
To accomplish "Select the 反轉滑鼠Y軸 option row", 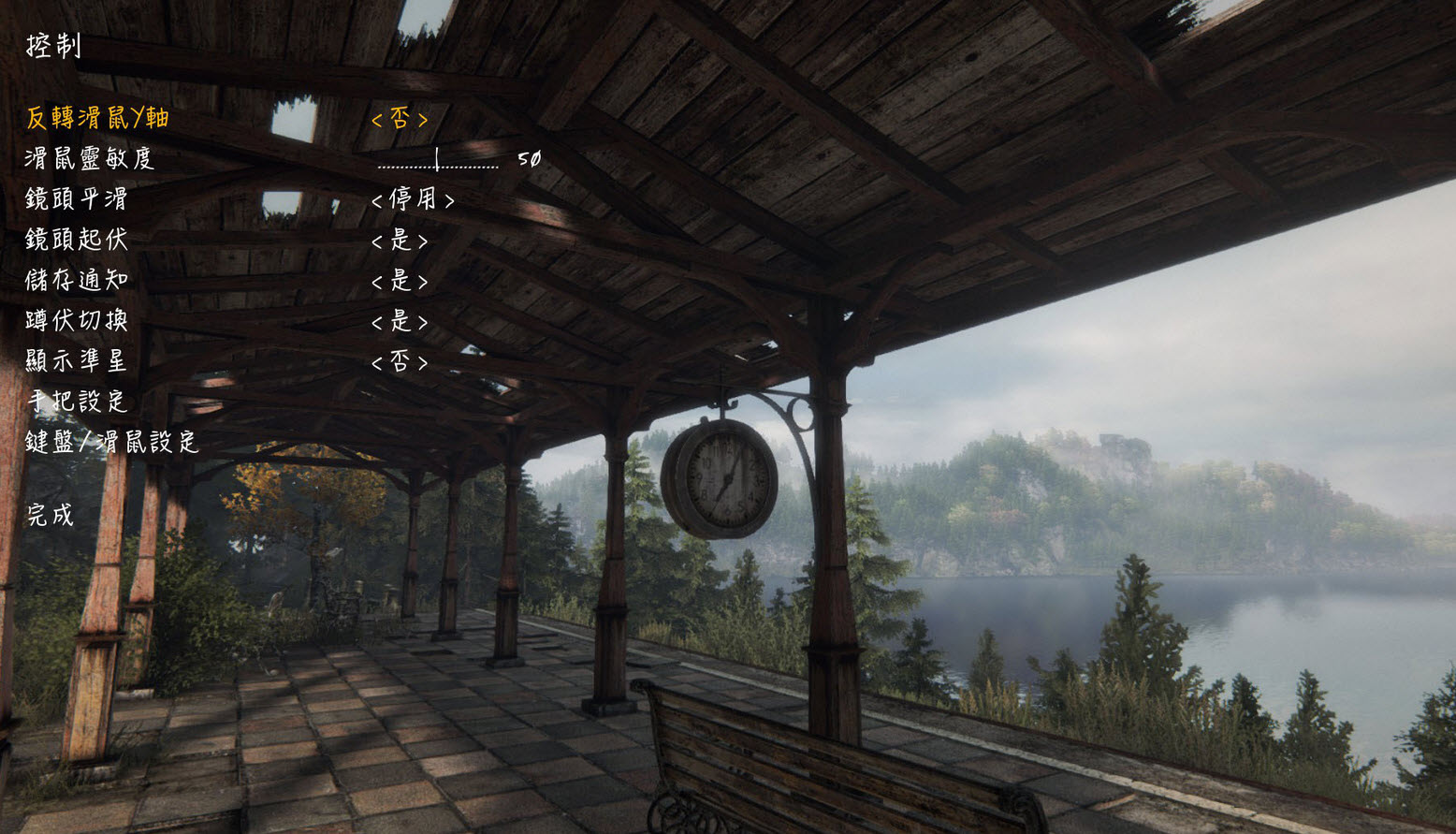I will [x=97, y=118].
